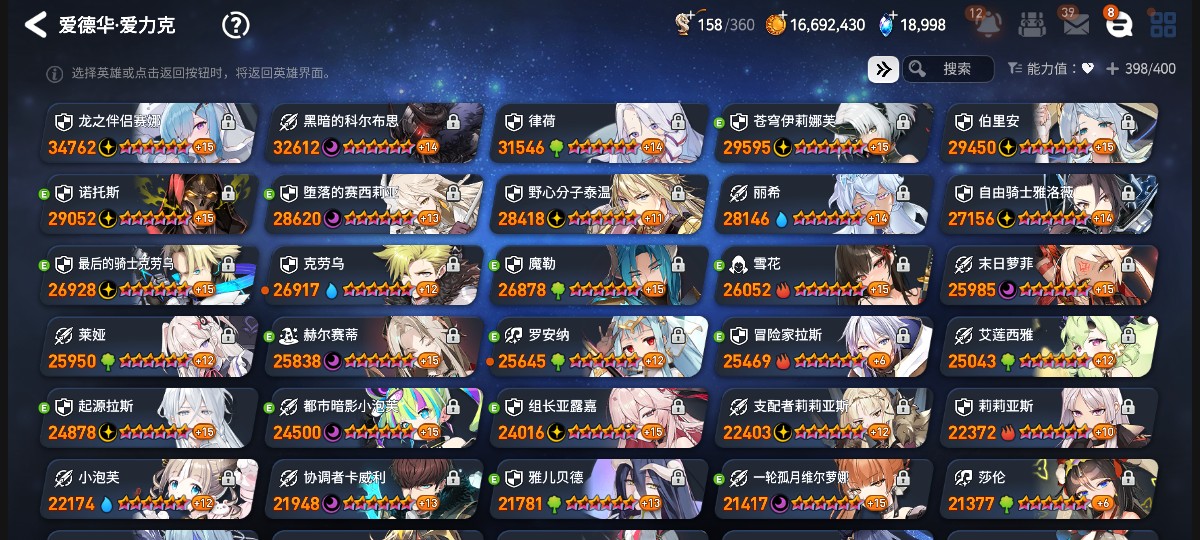The image size is (1200, 540).
Task: Pick hero 伯里安 from the list
Action: [x=1050, y=133]
